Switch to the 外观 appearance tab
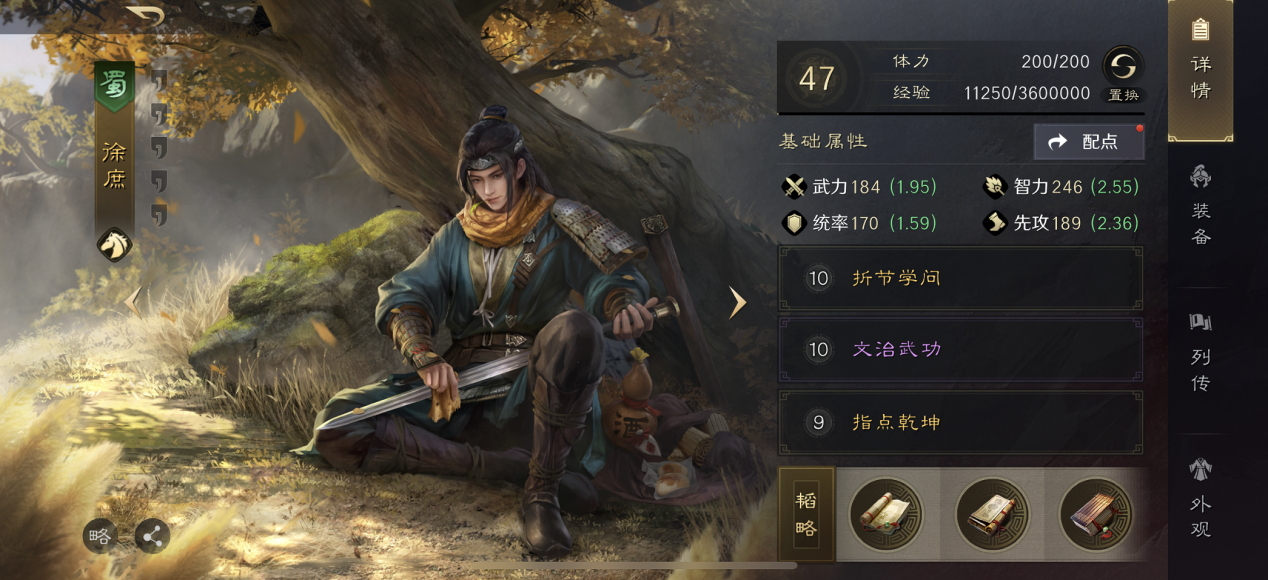The image size is (1268, 580). tap(1200, 500)
